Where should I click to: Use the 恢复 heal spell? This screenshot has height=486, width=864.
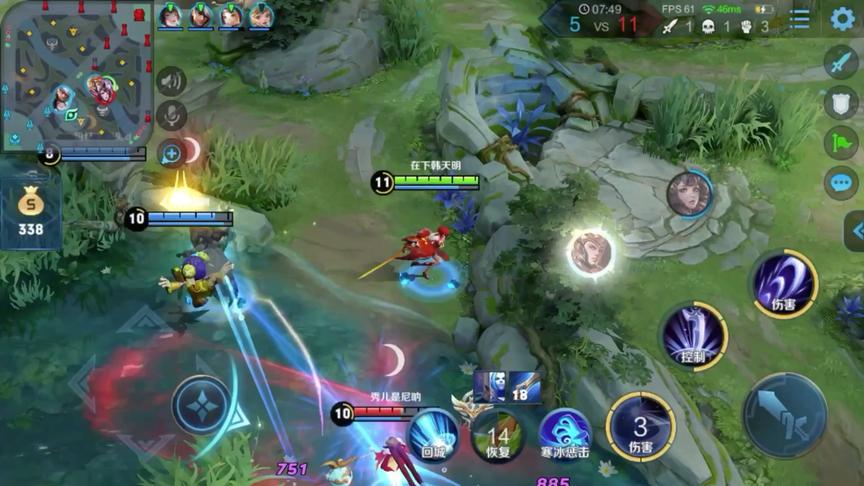click(x=498, y=437)
